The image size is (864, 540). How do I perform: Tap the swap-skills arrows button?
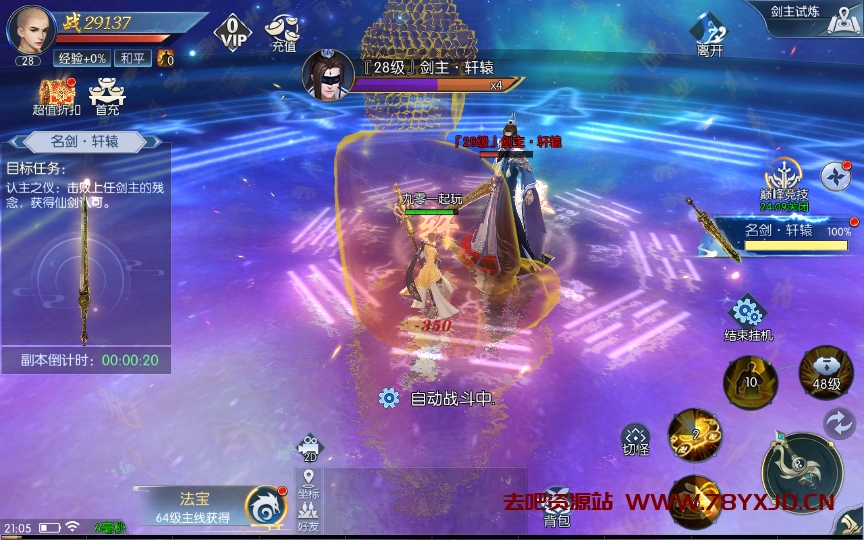coord(839,423)
